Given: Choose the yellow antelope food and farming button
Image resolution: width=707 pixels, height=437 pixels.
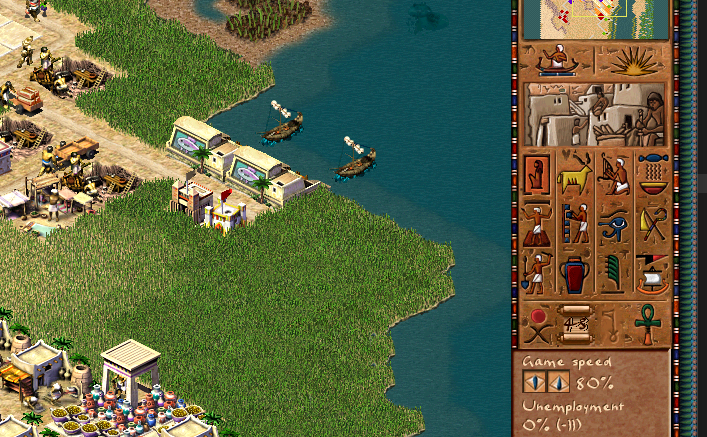Looking at the screenshot, I should coord(576,175).
